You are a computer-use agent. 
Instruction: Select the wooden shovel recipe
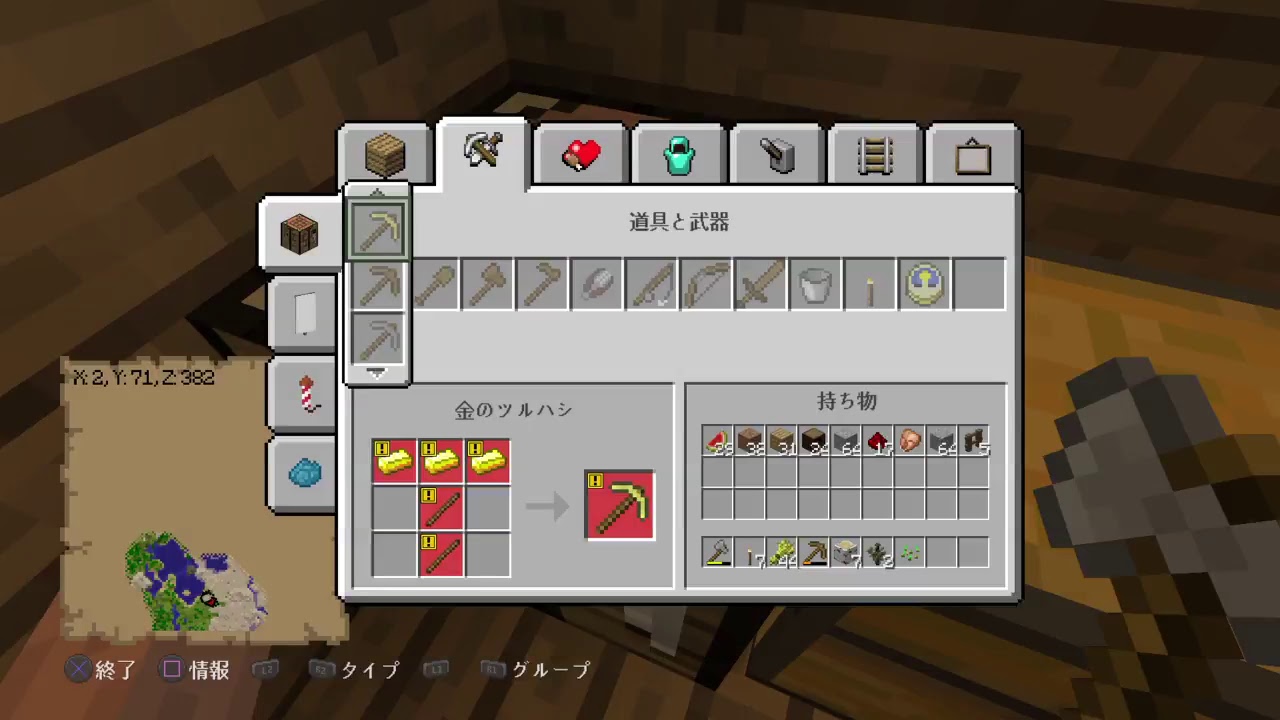pyautogui.click(x=434, y=284)
